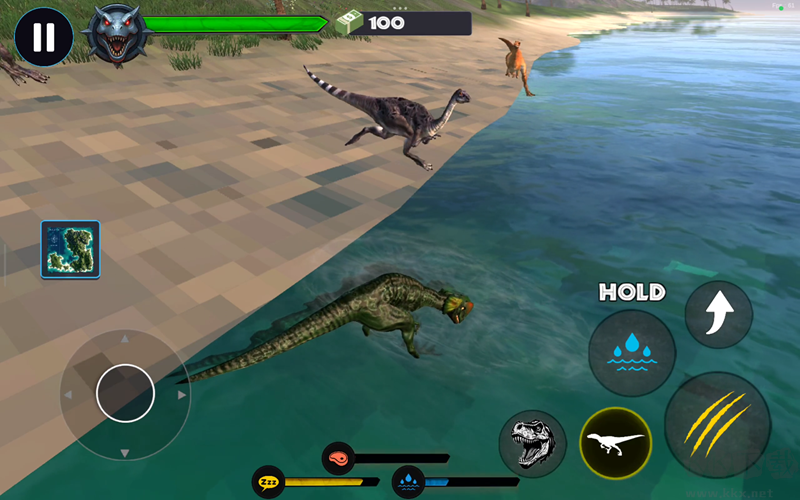Open the island map thumbnail
This screenshot has width=800, height=500.
pyautogui.click(x=70, y=250)
